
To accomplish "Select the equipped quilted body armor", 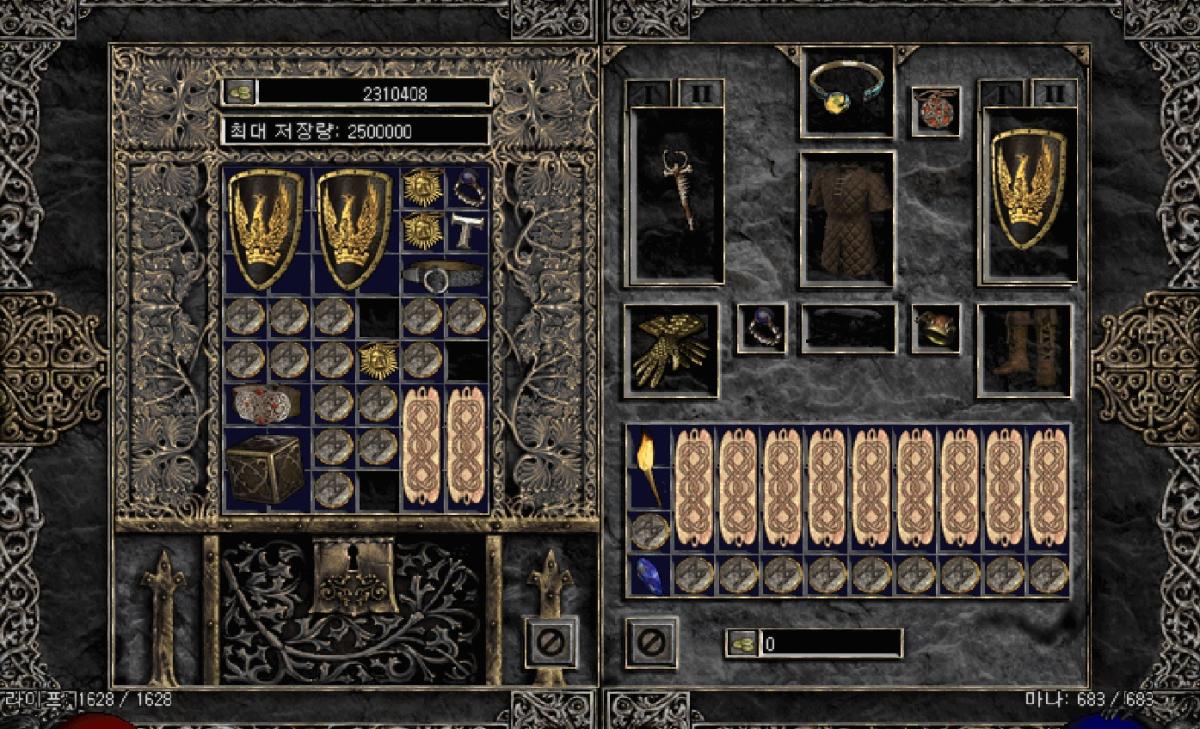I will coord(847,218).
